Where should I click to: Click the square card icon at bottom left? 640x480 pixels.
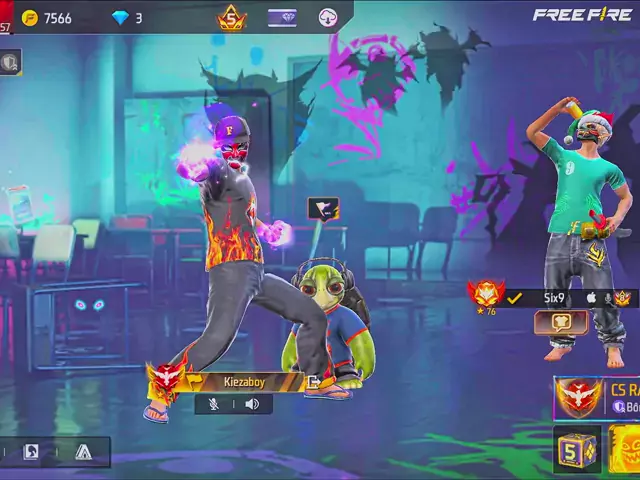[x=31, y=452]
